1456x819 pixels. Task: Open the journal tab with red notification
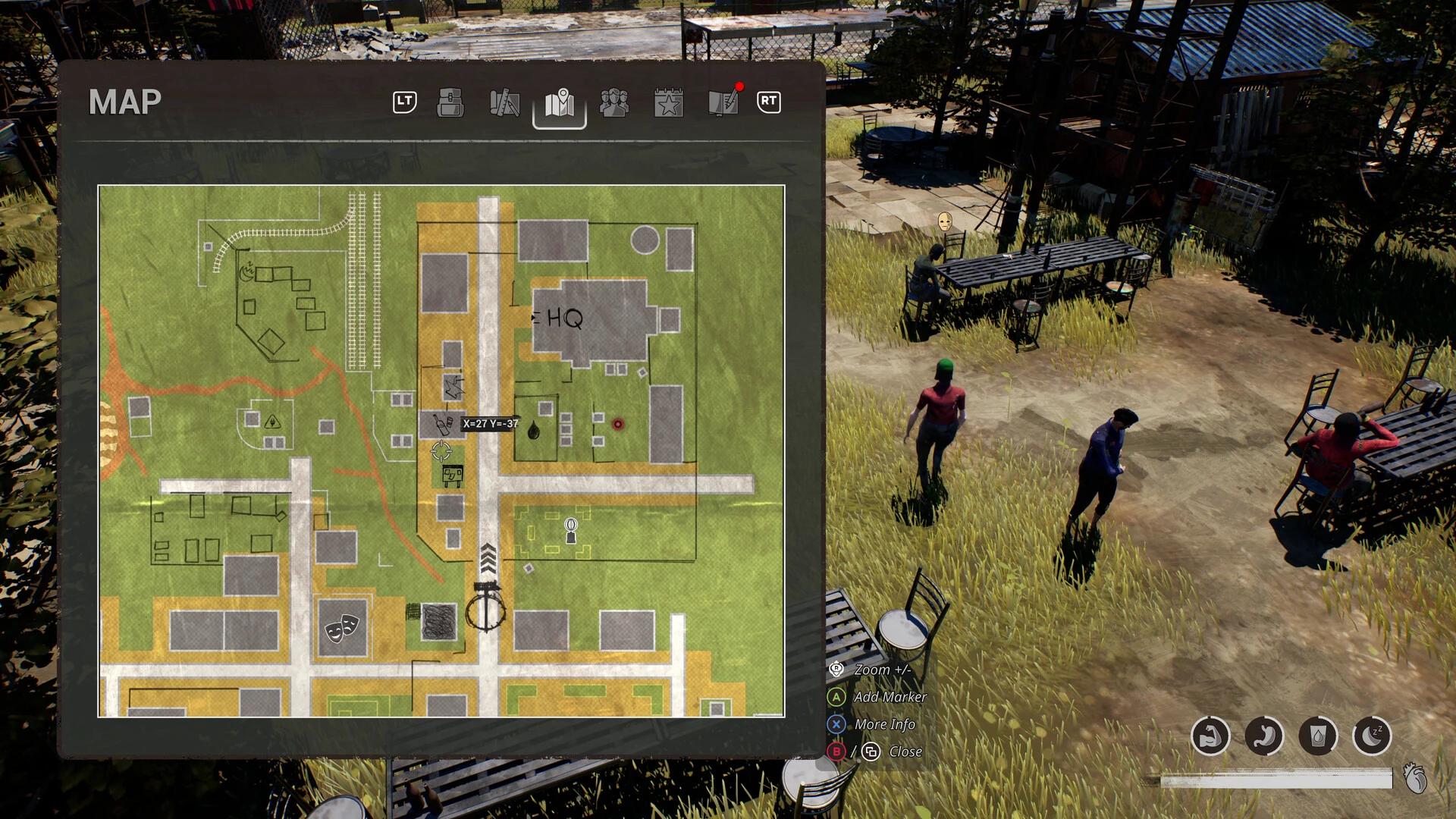point(723,102)
